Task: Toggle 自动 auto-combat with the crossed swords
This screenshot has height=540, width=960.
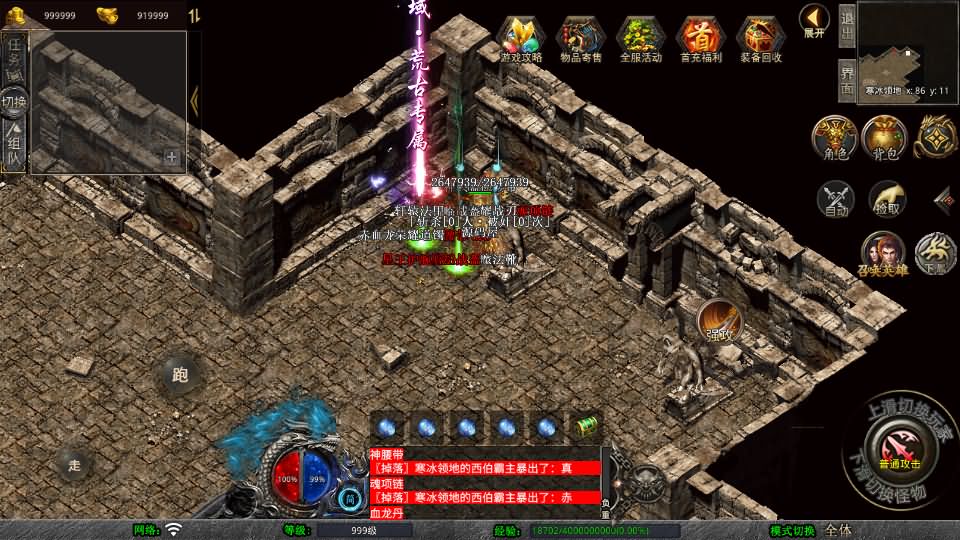Action: (x=836, y=199)
